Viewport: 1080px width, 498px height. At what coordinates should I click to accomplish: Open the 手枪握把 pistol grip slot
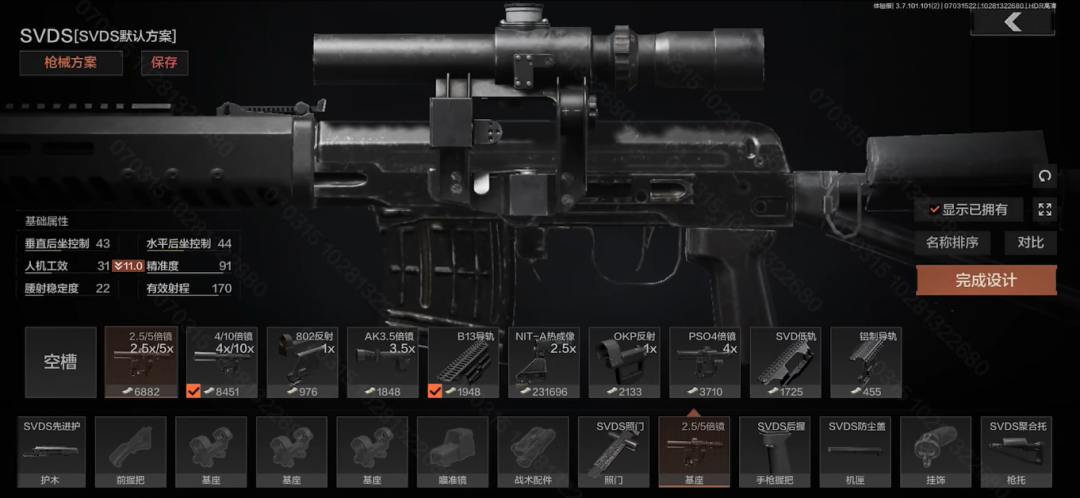774,452
